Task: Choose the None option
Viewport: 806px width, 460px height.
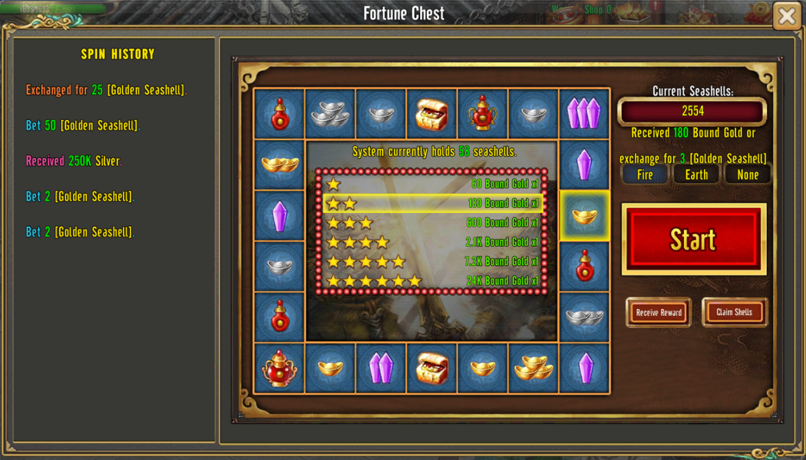Action: click(747, 175)
